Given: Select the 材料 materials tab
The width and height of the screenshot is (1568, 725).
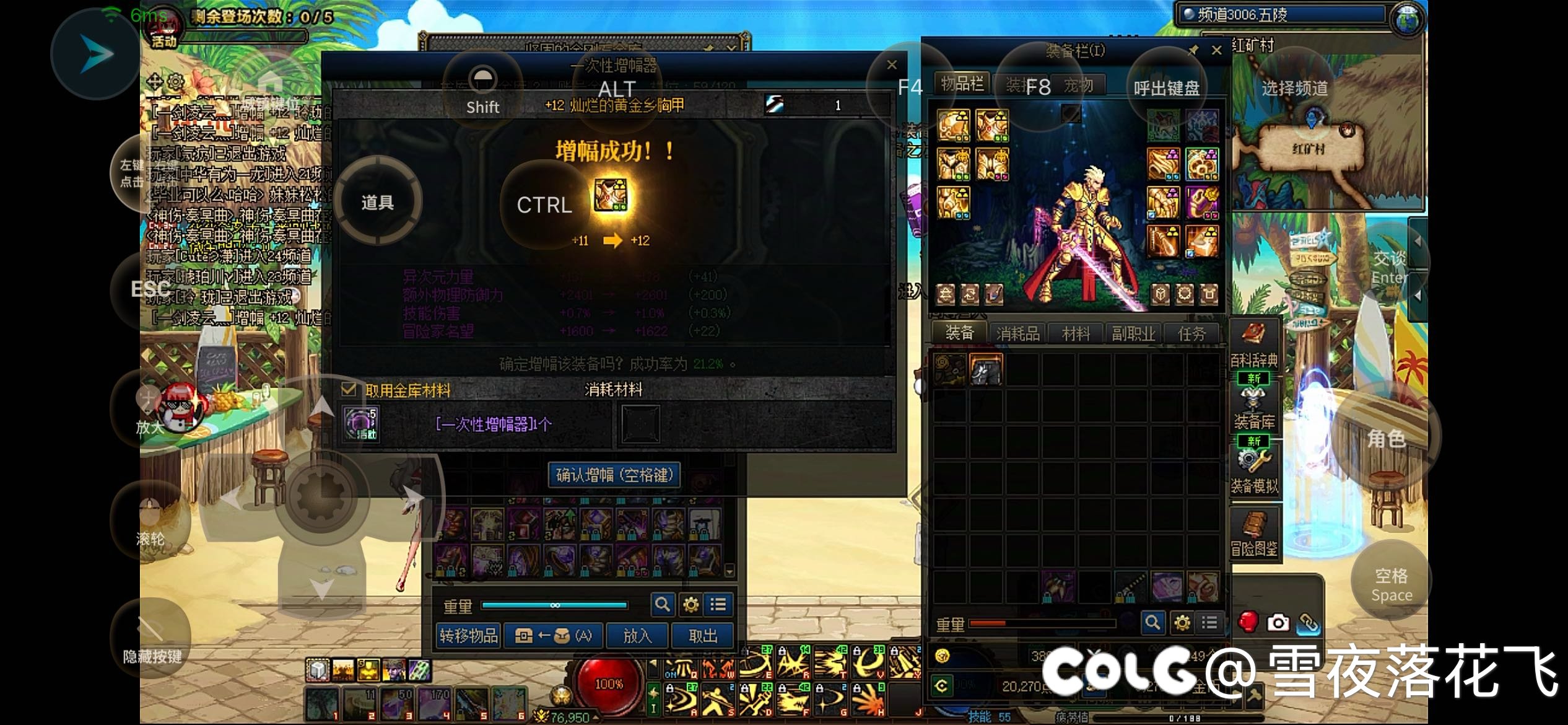Looking at the screenshot, I should click(x=1076, y=334).
